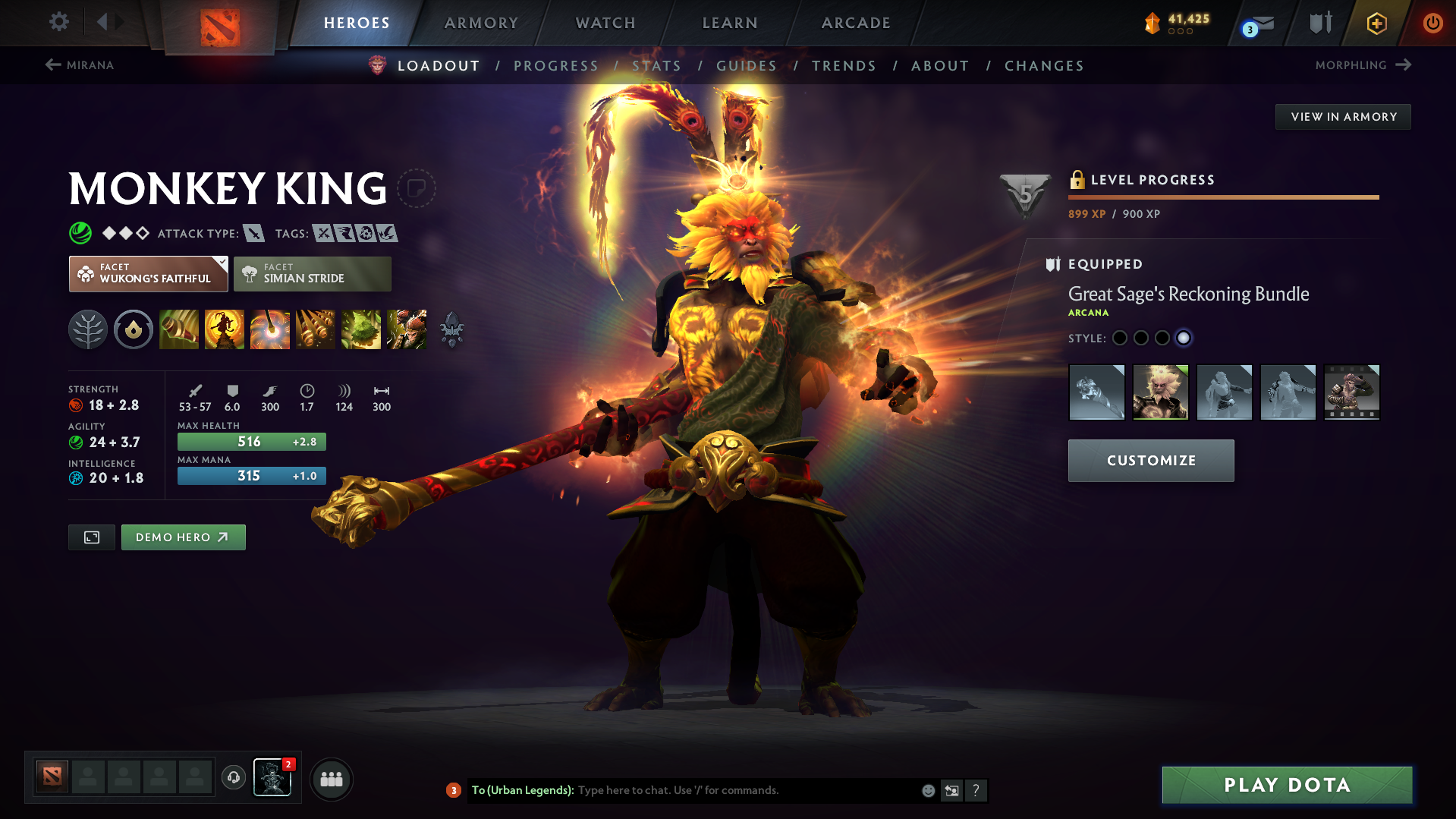Click View in Armory
Image resolution: width=1456 pixels, height=819 pixels.
(1343, 116)
